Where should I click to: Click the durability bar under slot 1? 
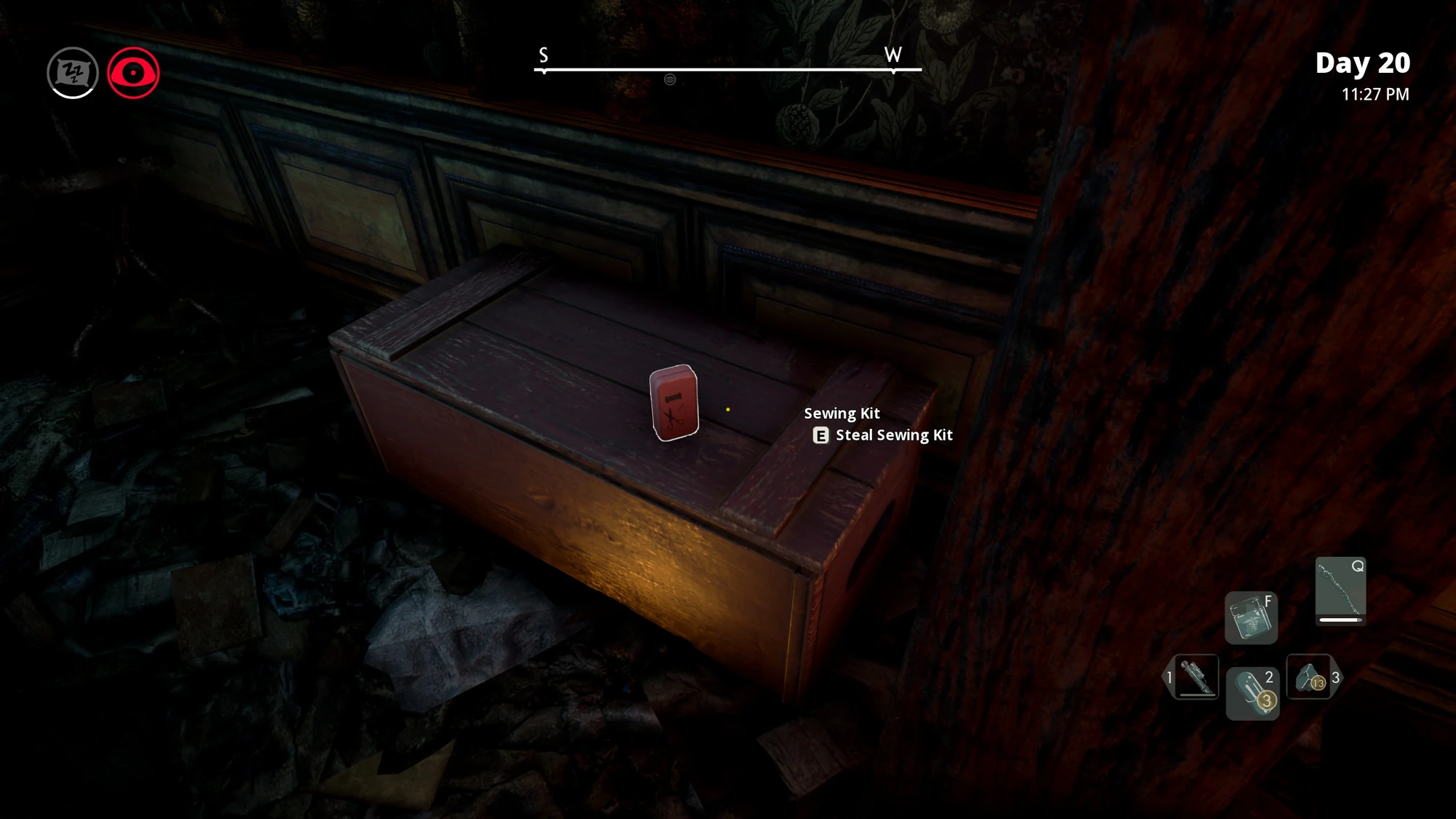point(1197,695)
